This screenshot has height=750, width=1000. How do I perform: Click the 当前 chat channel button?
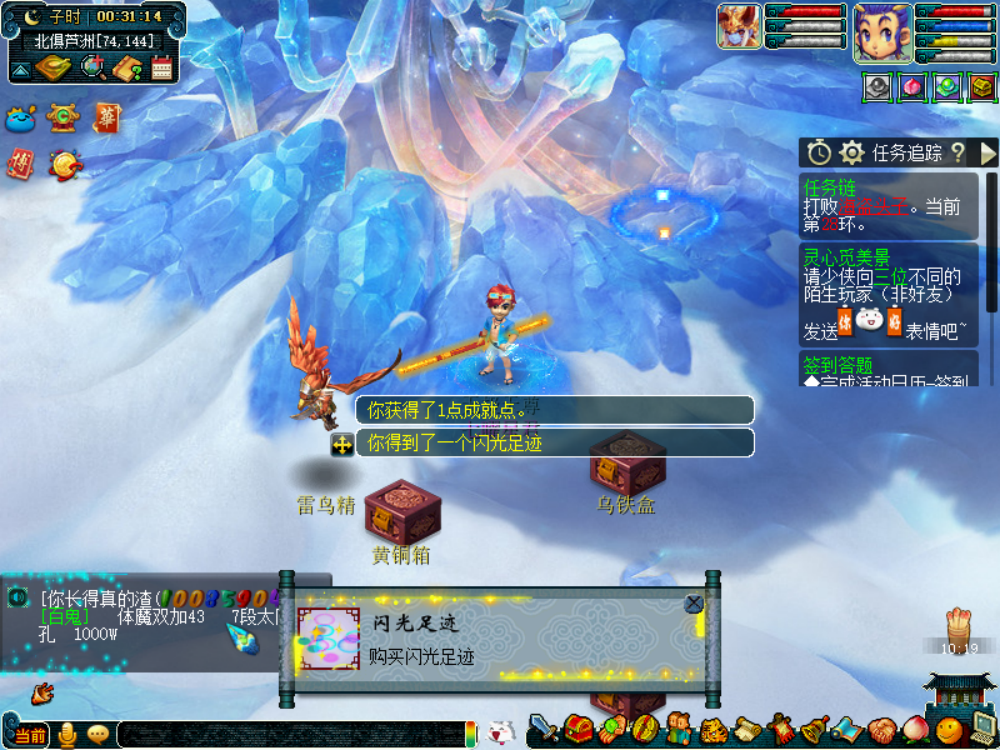click(30, 736)
